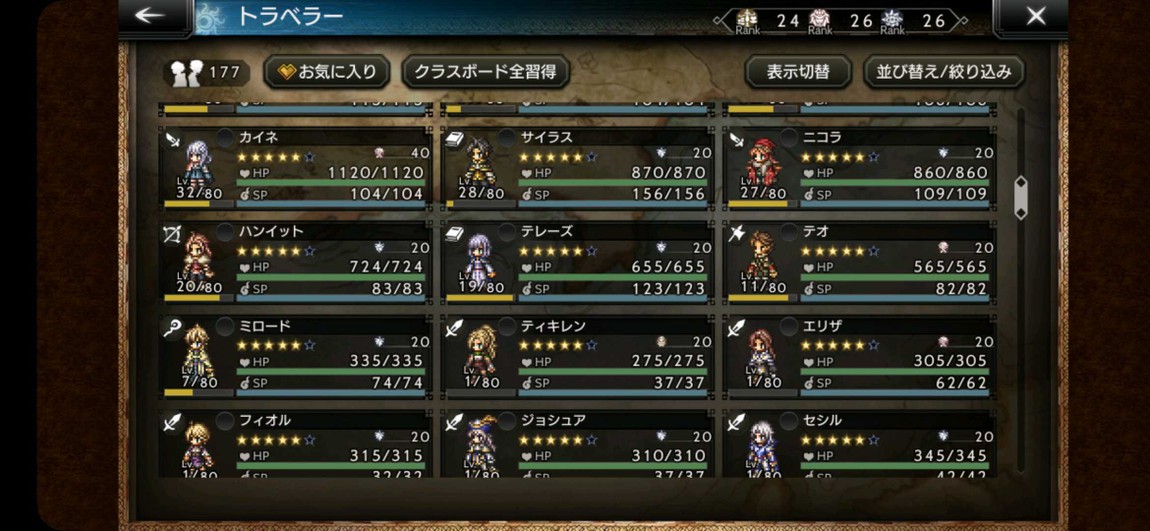Select traveler カイネ
Viewport: 1150px width, 531px height.
(x=295, y=167)
